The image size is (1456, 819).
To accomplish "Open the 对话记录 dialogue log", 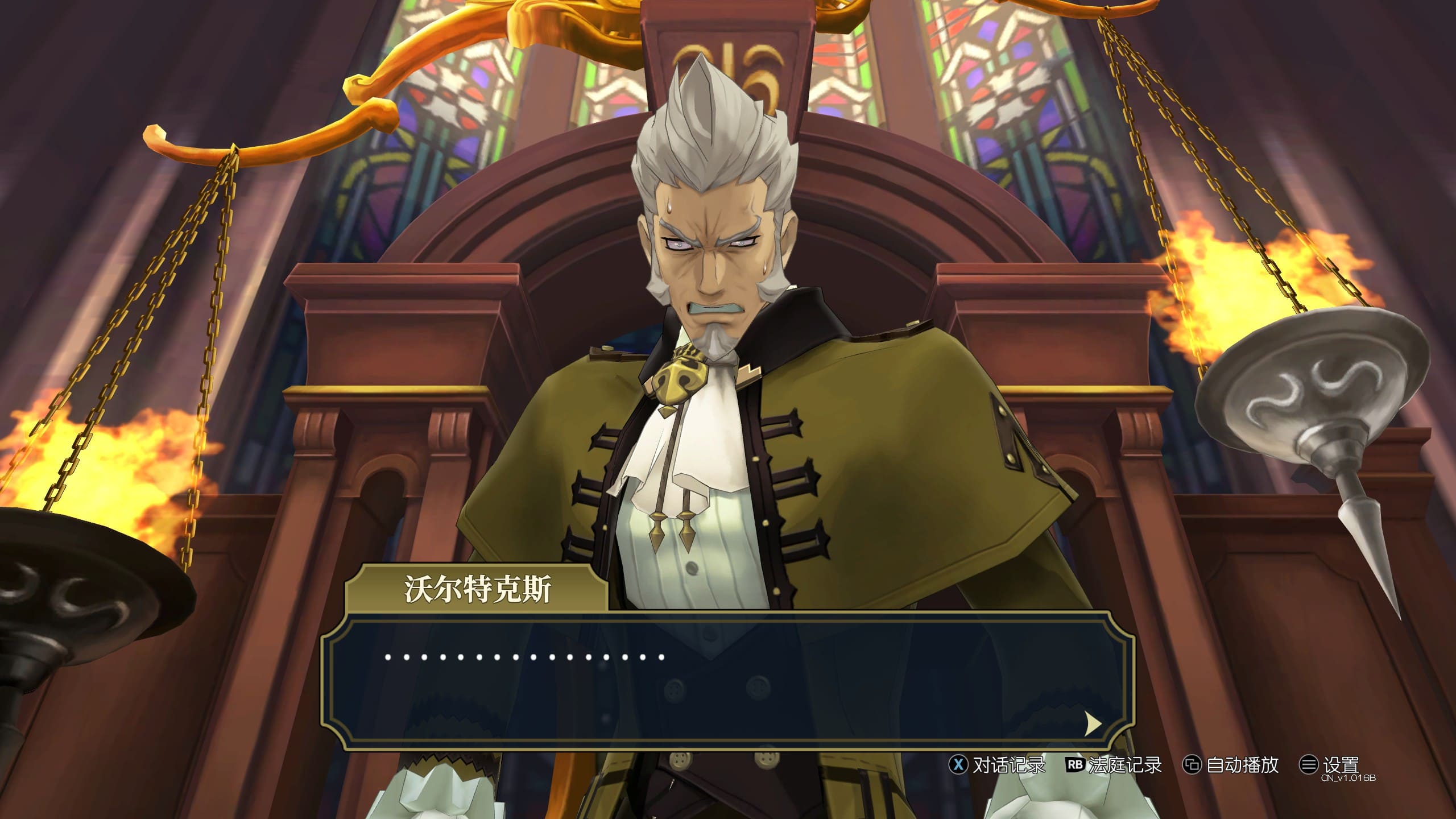I will click(x=998, y=765).
